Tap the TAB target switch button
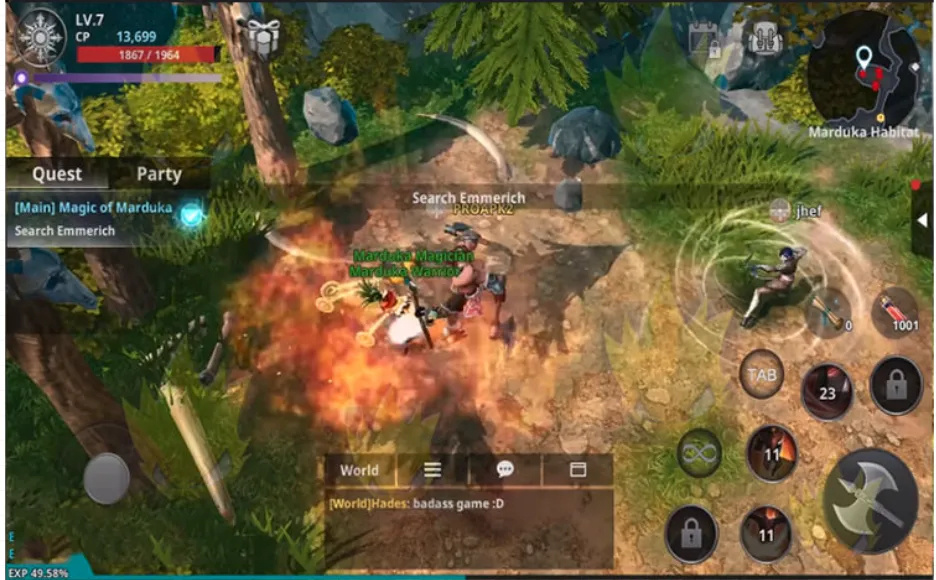936x580 pixels. click(x=761, y=375)
